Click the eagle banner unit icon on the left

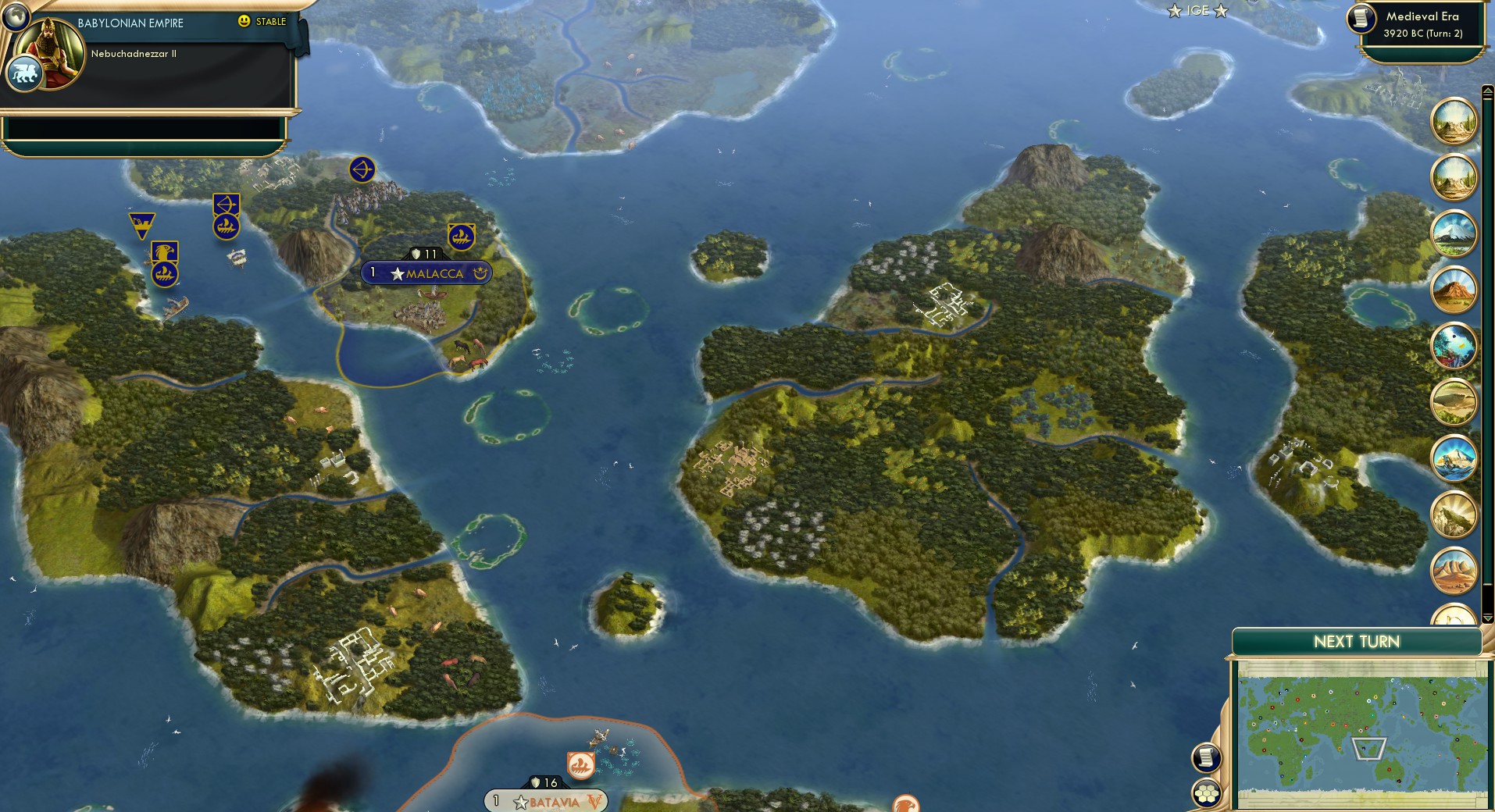click(x=164, y=251)
